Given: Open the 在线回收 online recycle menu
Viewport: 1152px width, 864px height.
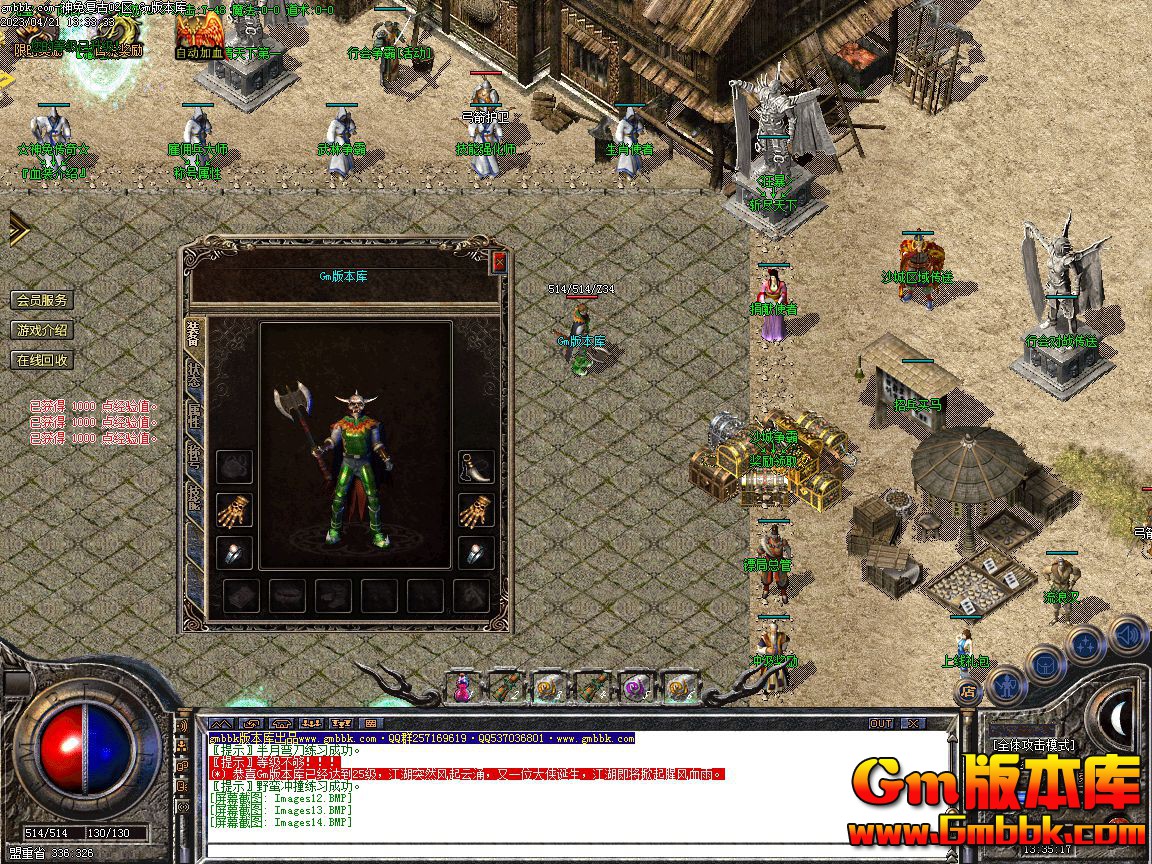Looking at the screenshot, I should (x=42, y=360).
